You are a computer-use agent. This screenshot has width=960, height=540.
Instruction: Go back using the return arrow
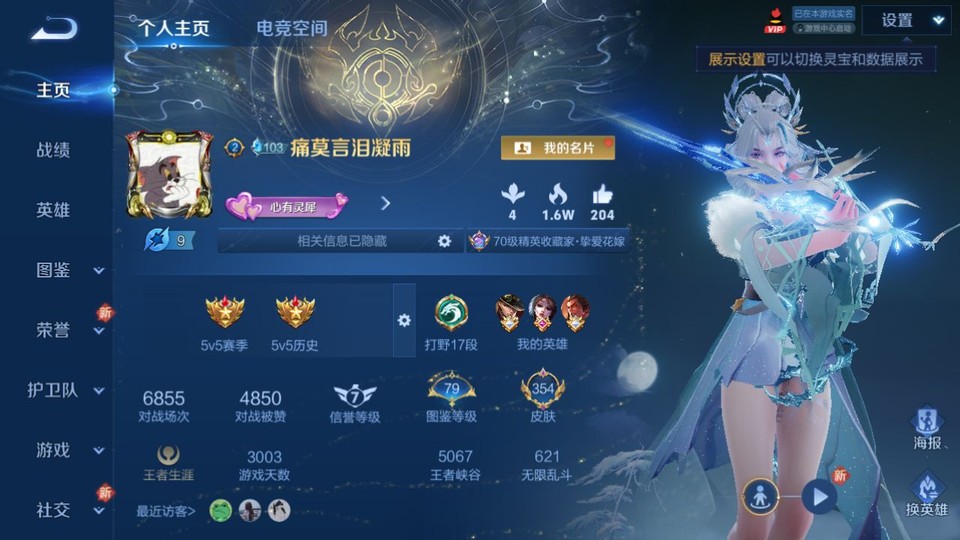(54, 28)
